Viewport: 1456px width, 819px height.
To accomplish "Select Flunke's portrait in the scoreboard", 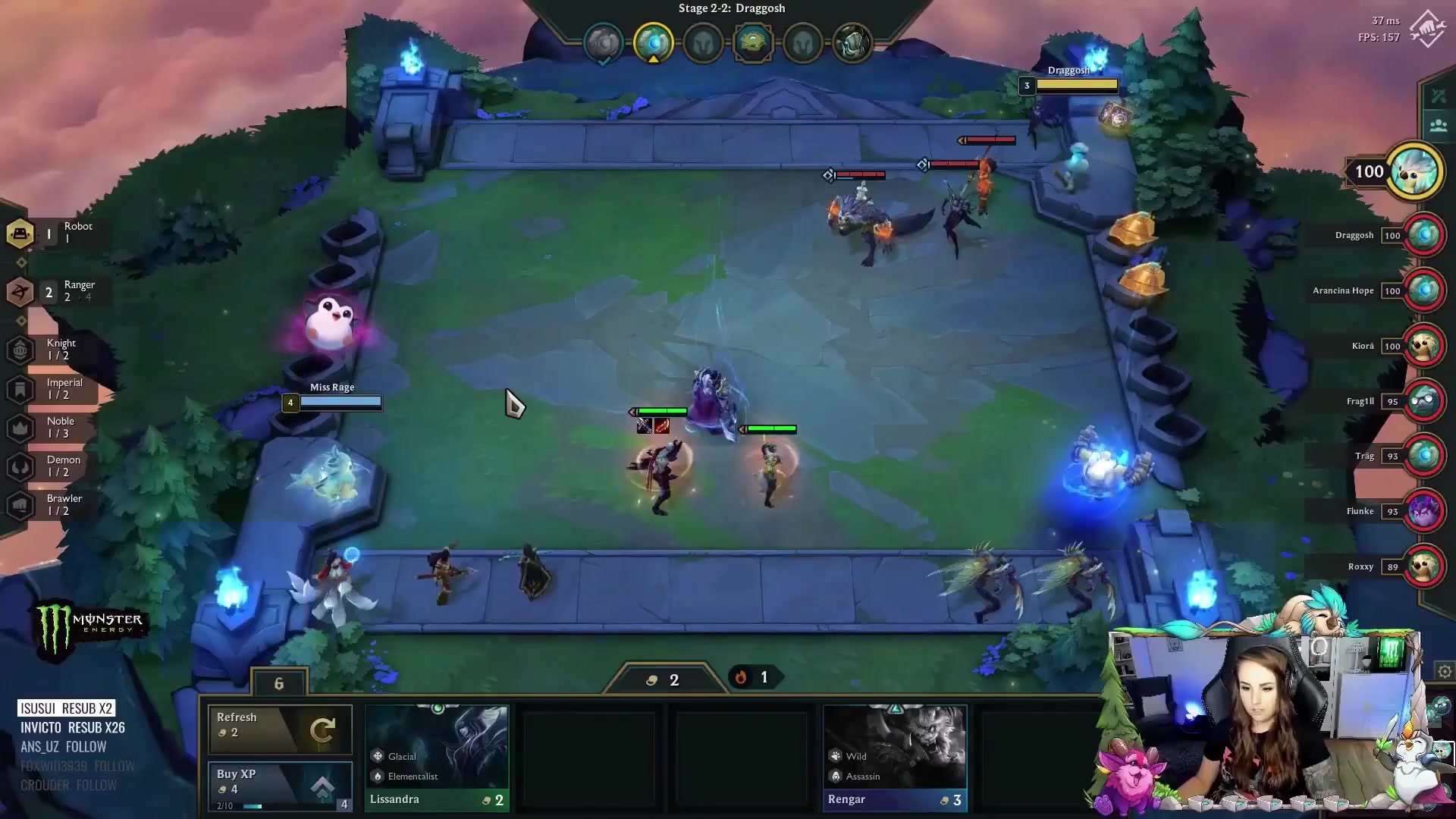I will pyautogui.click(x=1423, y=511).
